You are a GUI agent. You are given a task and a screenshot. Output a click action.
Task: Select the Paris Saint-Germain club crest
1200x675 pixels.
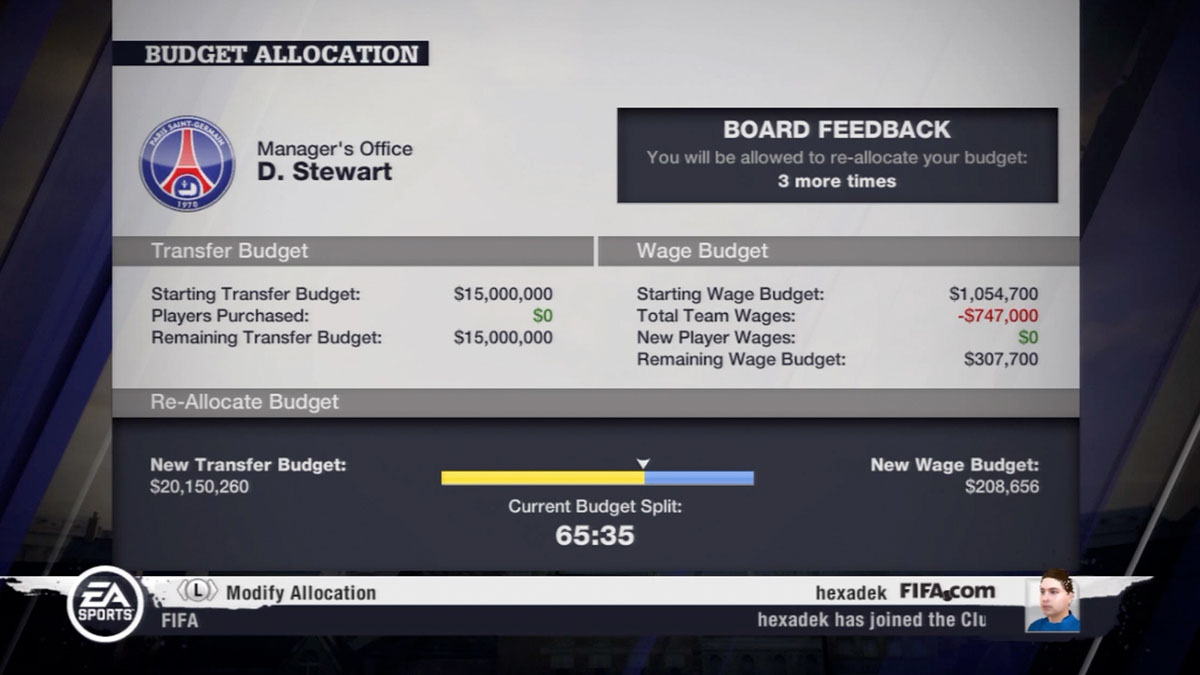point(187,164)
